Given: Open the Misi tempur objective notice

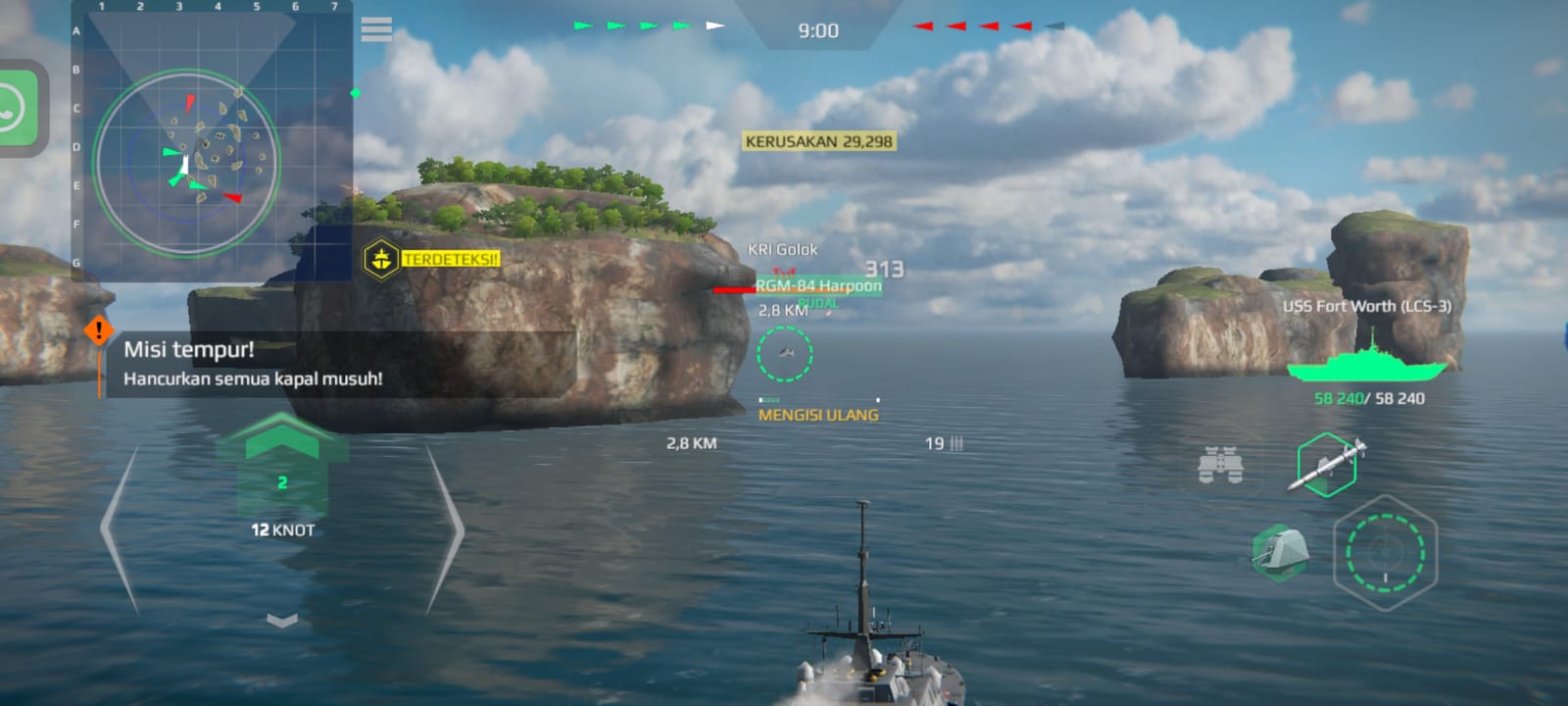Looking at the screenshot, I should (252, 364).
